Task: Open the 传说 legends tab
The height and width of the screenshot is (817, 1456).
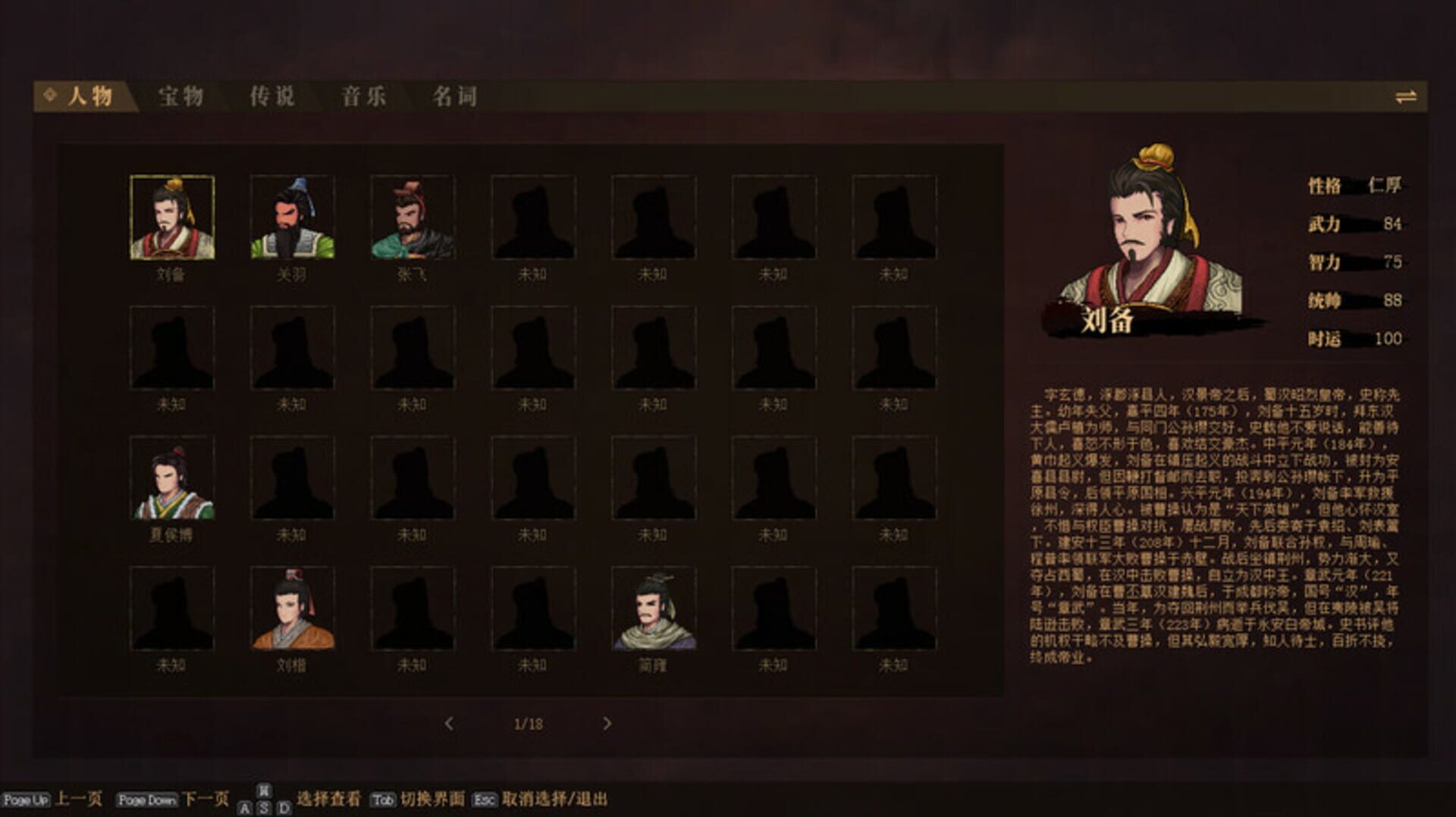Action: 275,96
